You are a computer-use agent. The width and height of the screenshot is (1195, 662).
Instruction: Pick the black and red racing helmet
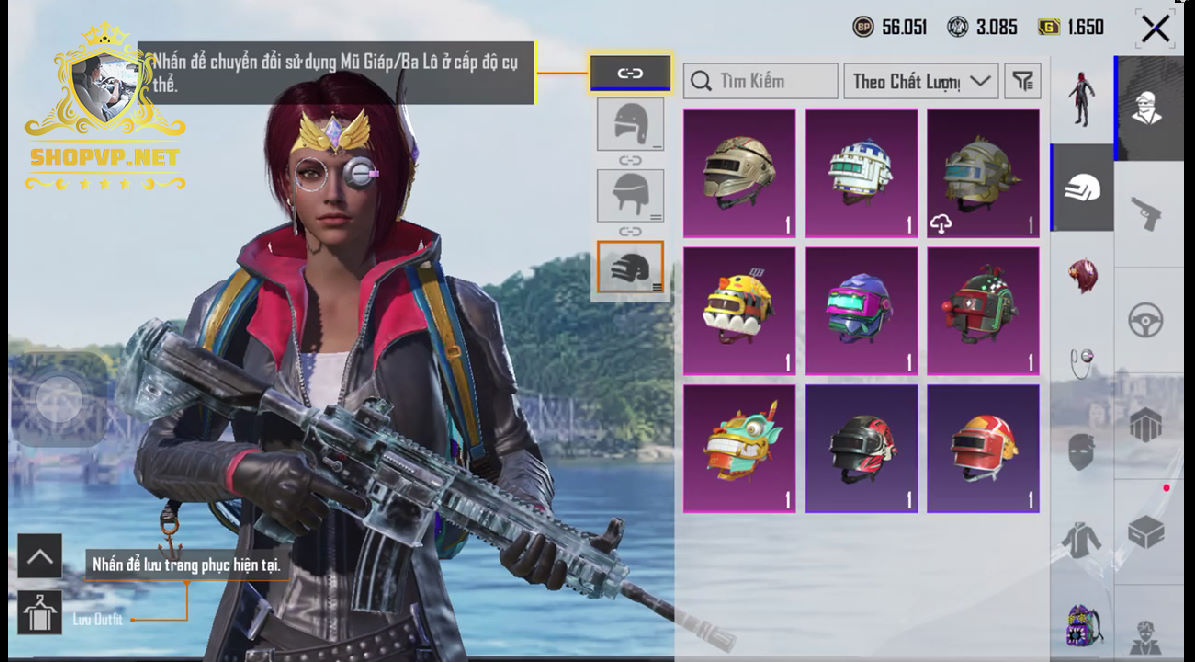(861, 449)
